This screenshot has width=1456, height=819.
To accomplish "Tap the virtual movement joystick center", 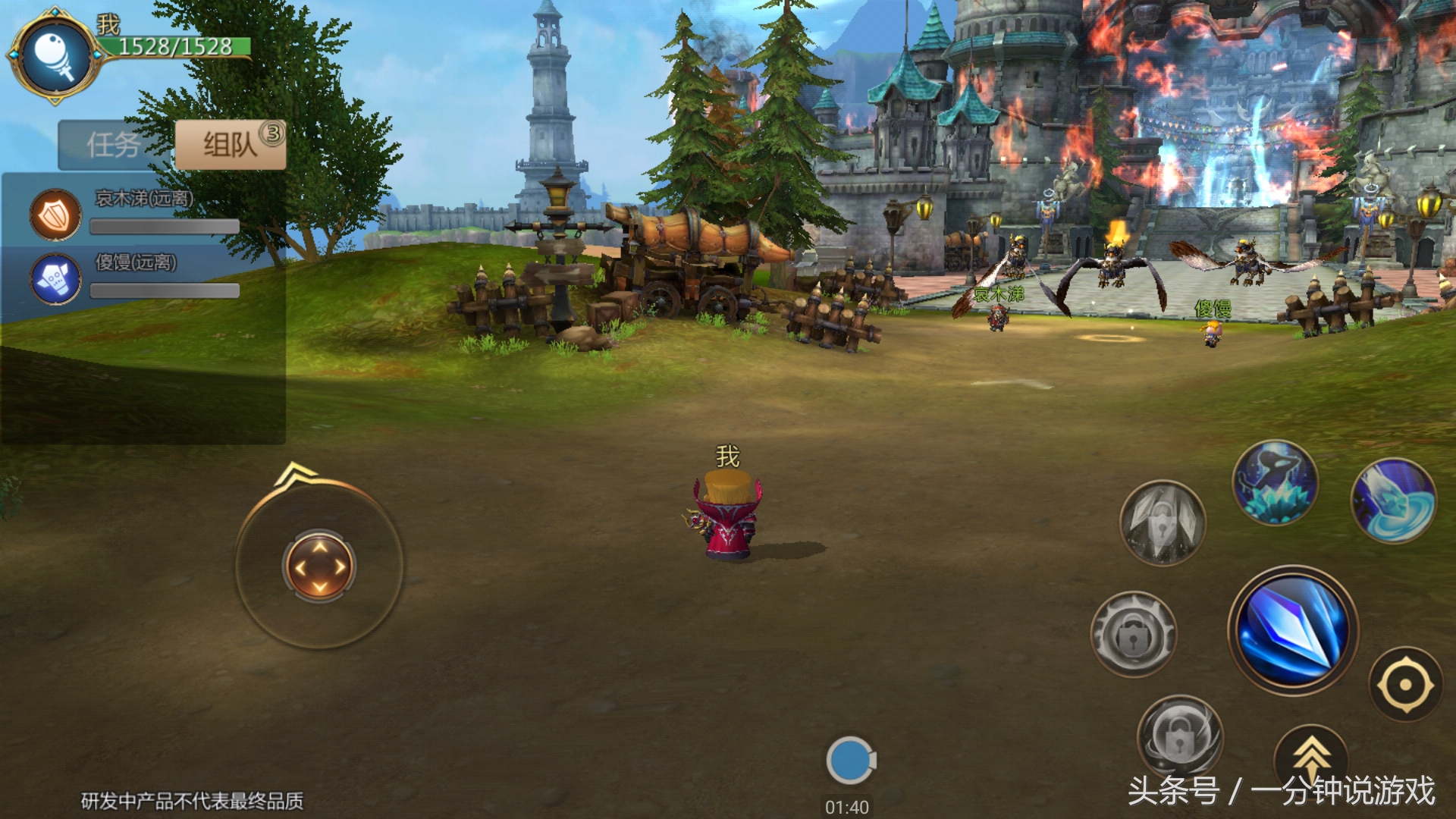I will (x=319, y=566).
